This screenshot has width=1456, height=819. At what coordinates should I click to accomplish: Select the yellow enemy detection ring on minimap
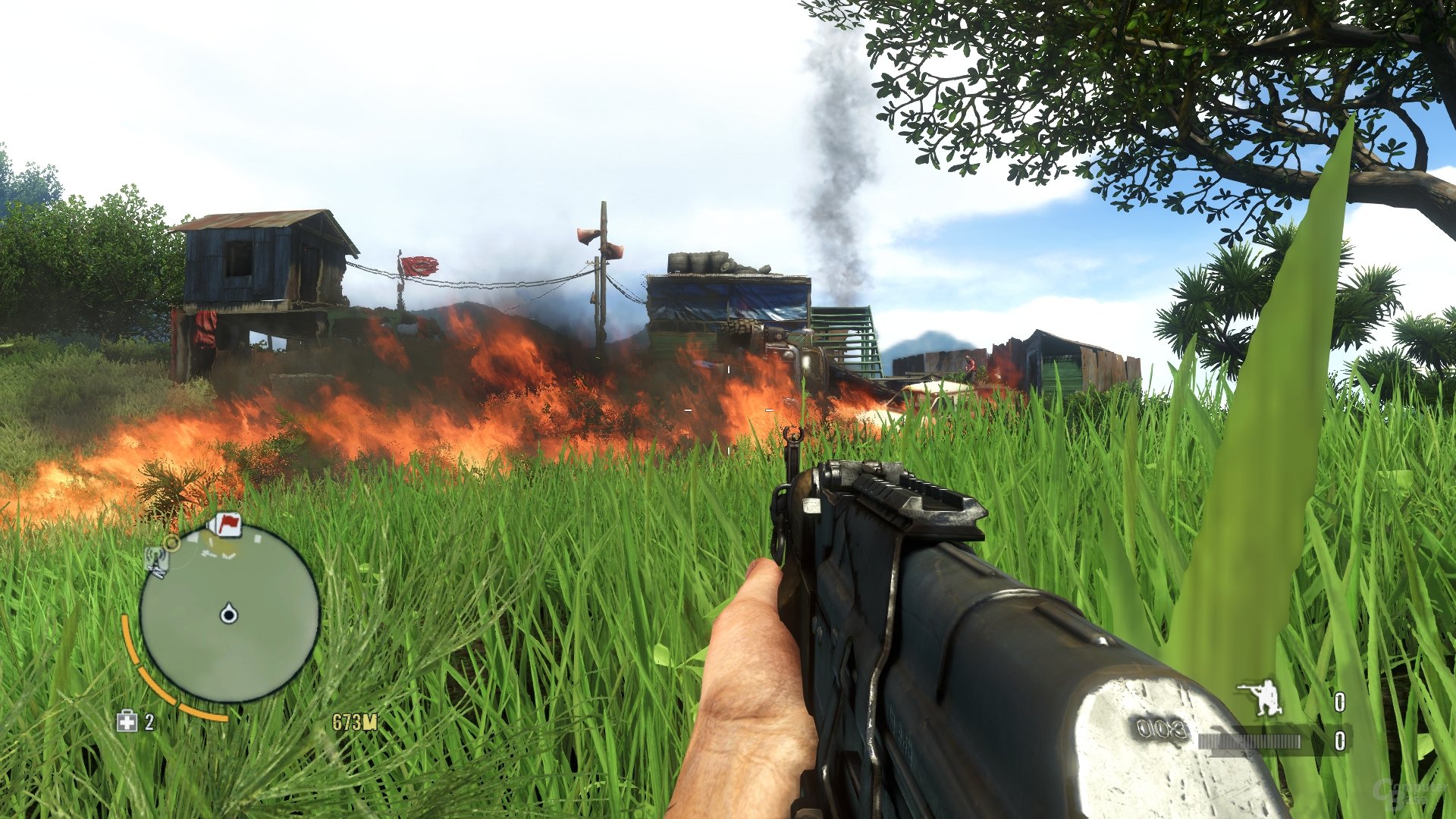[173, 544]
